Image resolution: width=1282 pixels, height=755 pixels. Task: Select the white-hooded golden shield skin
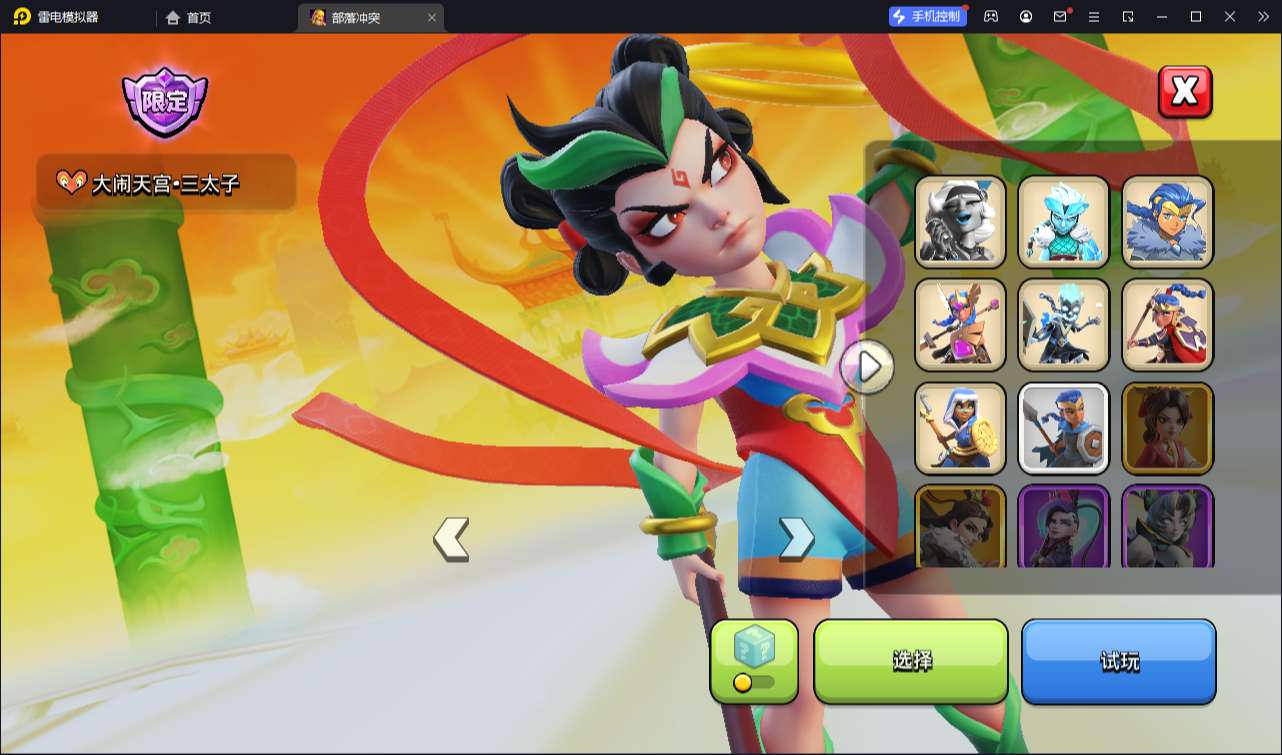pyautogui.click(x=960, y=428)
